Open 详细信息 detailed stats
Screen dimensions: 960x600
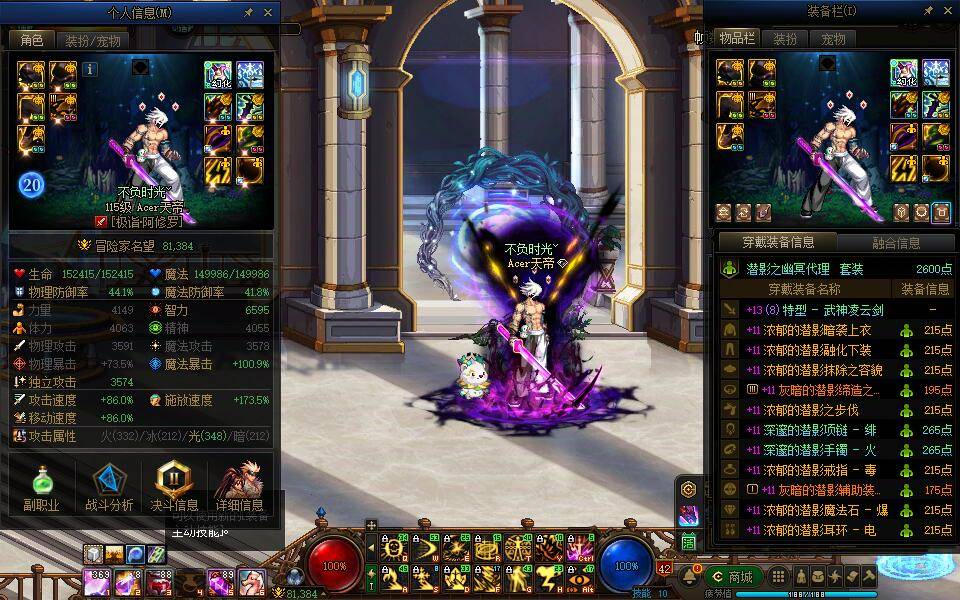click(x=239, y=488)
